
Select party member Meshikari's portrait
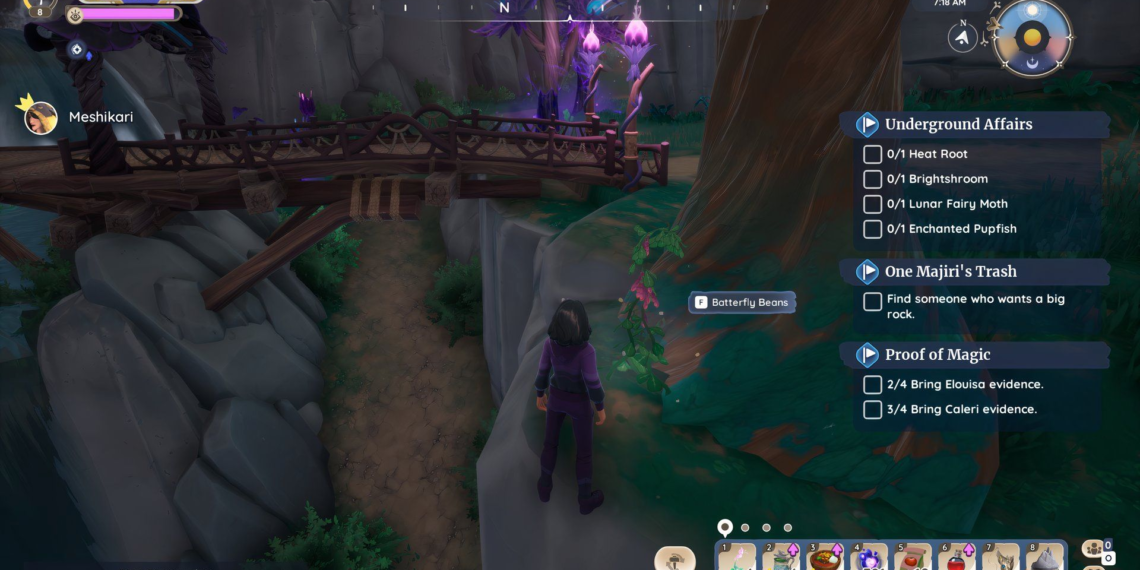click(x=41, y=117)
